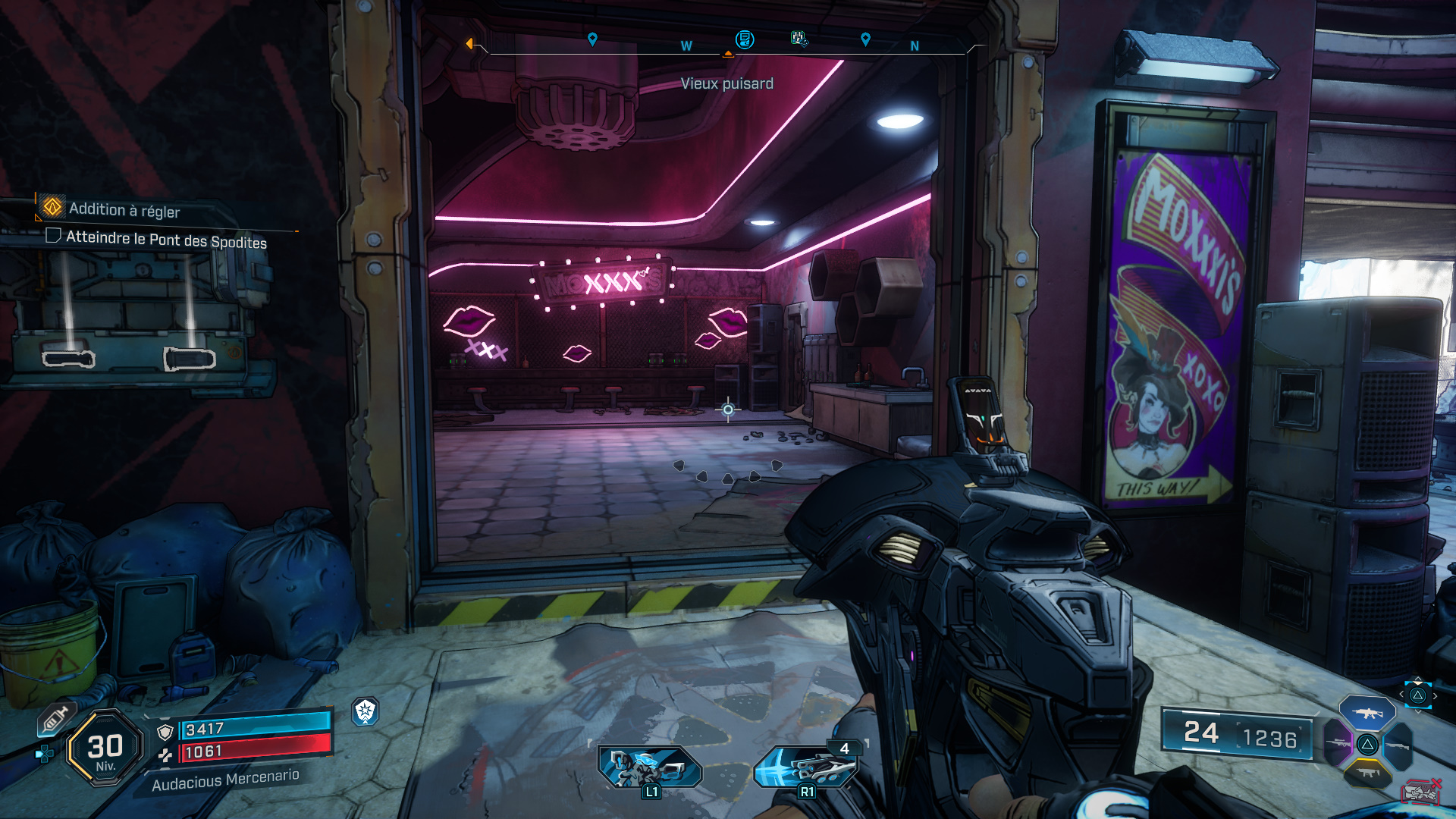
Task: Select the cyan-framed triangle selector icon
Action: (x=1417, y=695)
